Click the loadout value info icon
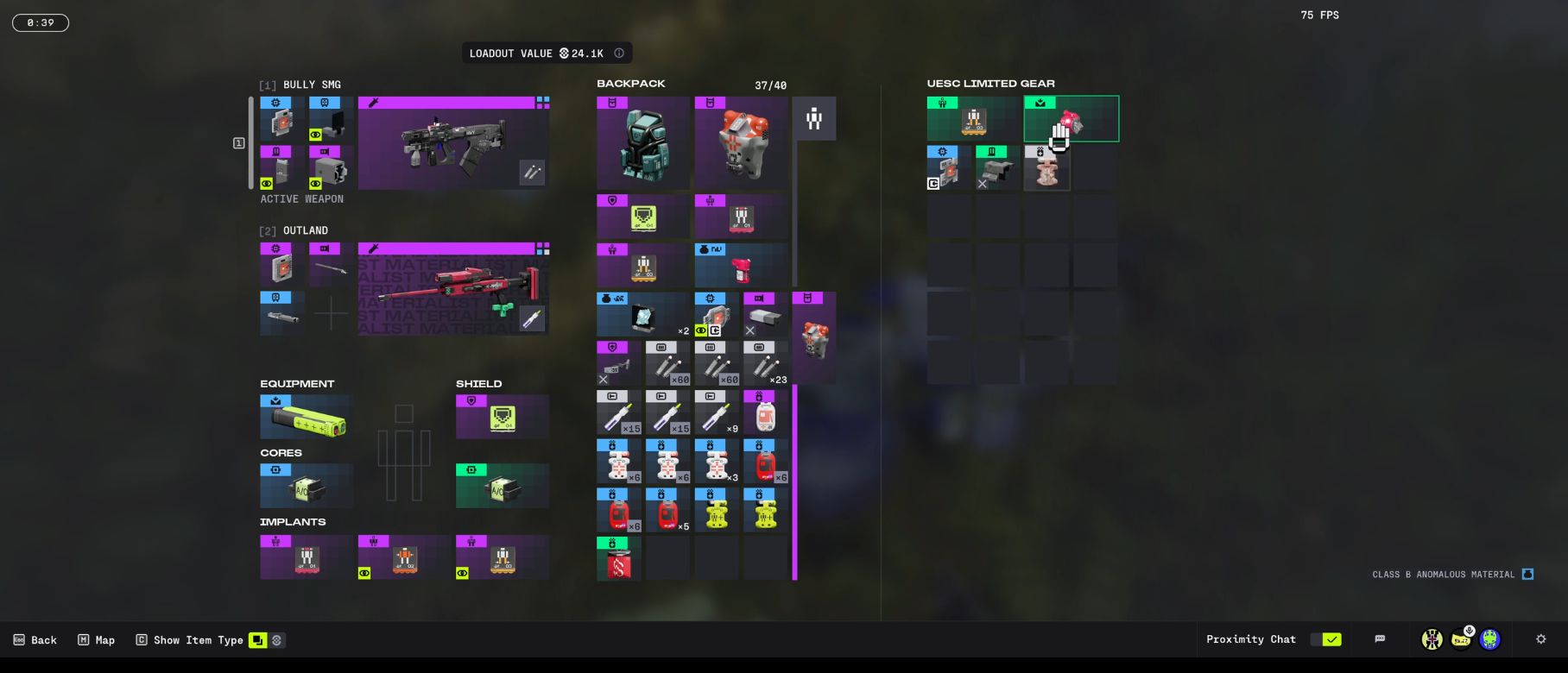 click(x=619, y=53)
